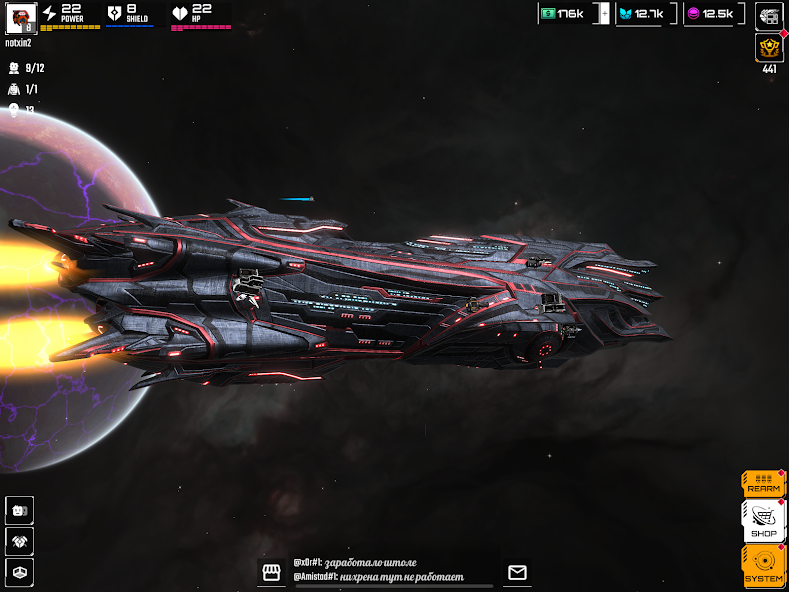
Task: Open the SHOP
Action: (763, 522)
